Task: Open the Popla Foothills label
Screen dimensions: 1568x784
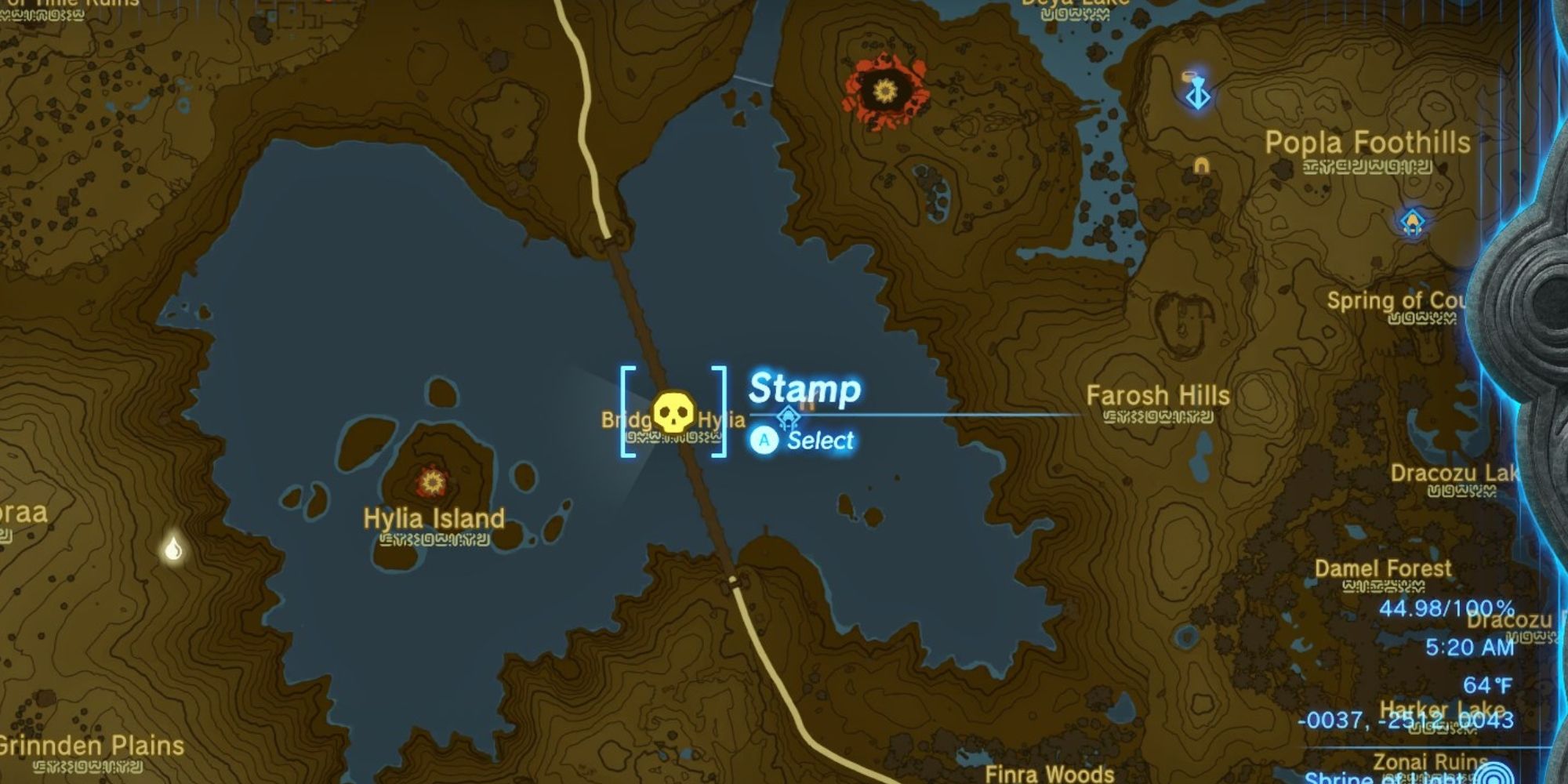Action: (1367, 141)
